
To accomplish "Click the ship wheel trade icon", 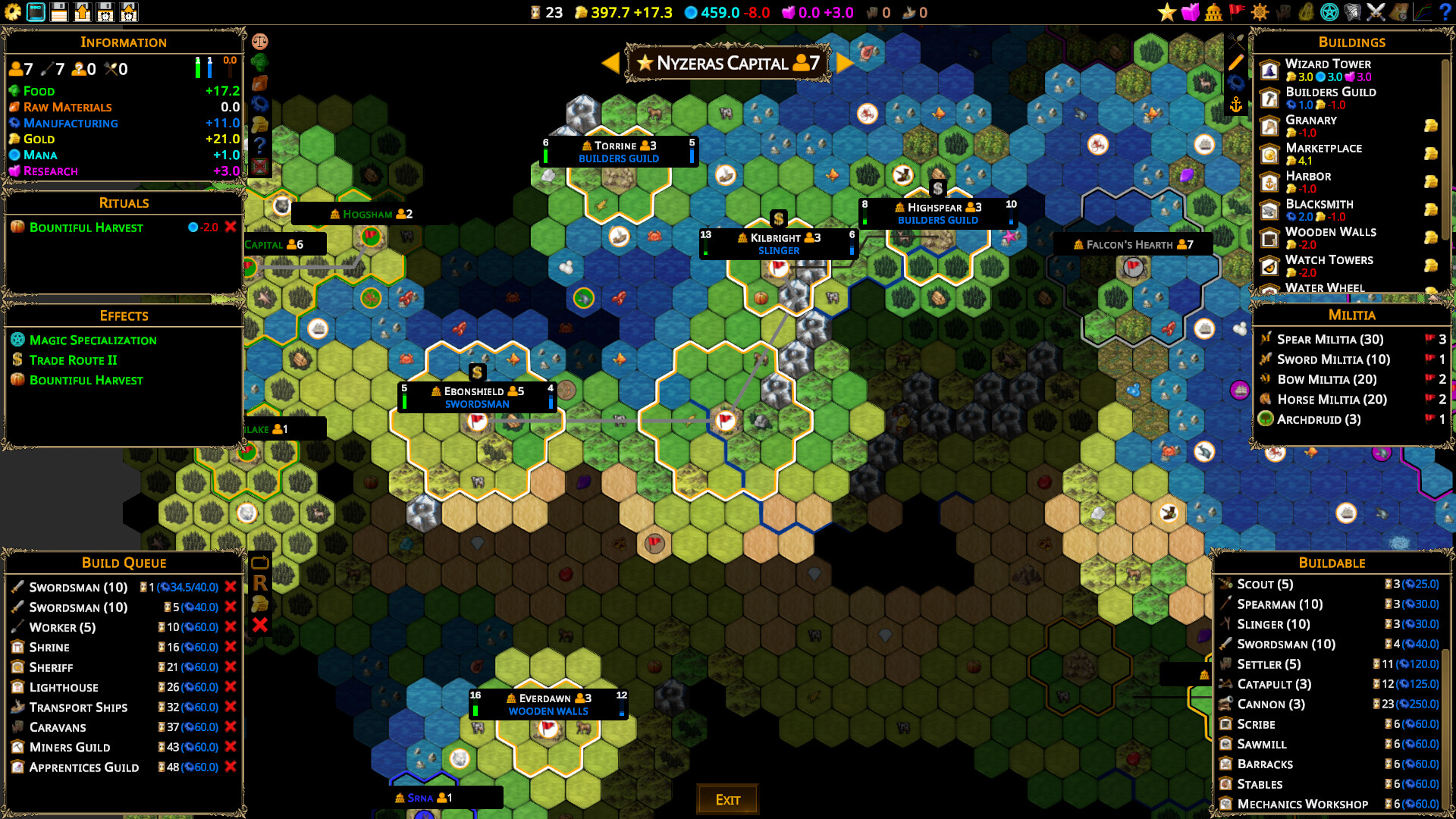I will [1259, 12].
